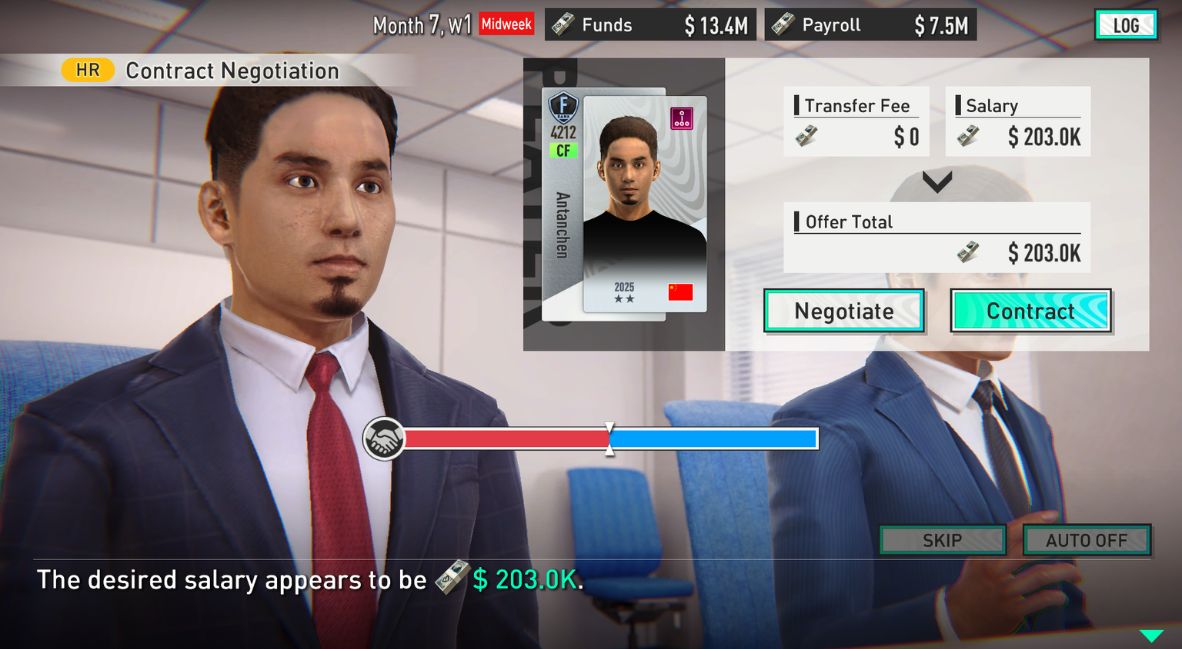Toggle the AUTO OFF button
This screenshot has height=649, width=1182.
coord(1086,540)
